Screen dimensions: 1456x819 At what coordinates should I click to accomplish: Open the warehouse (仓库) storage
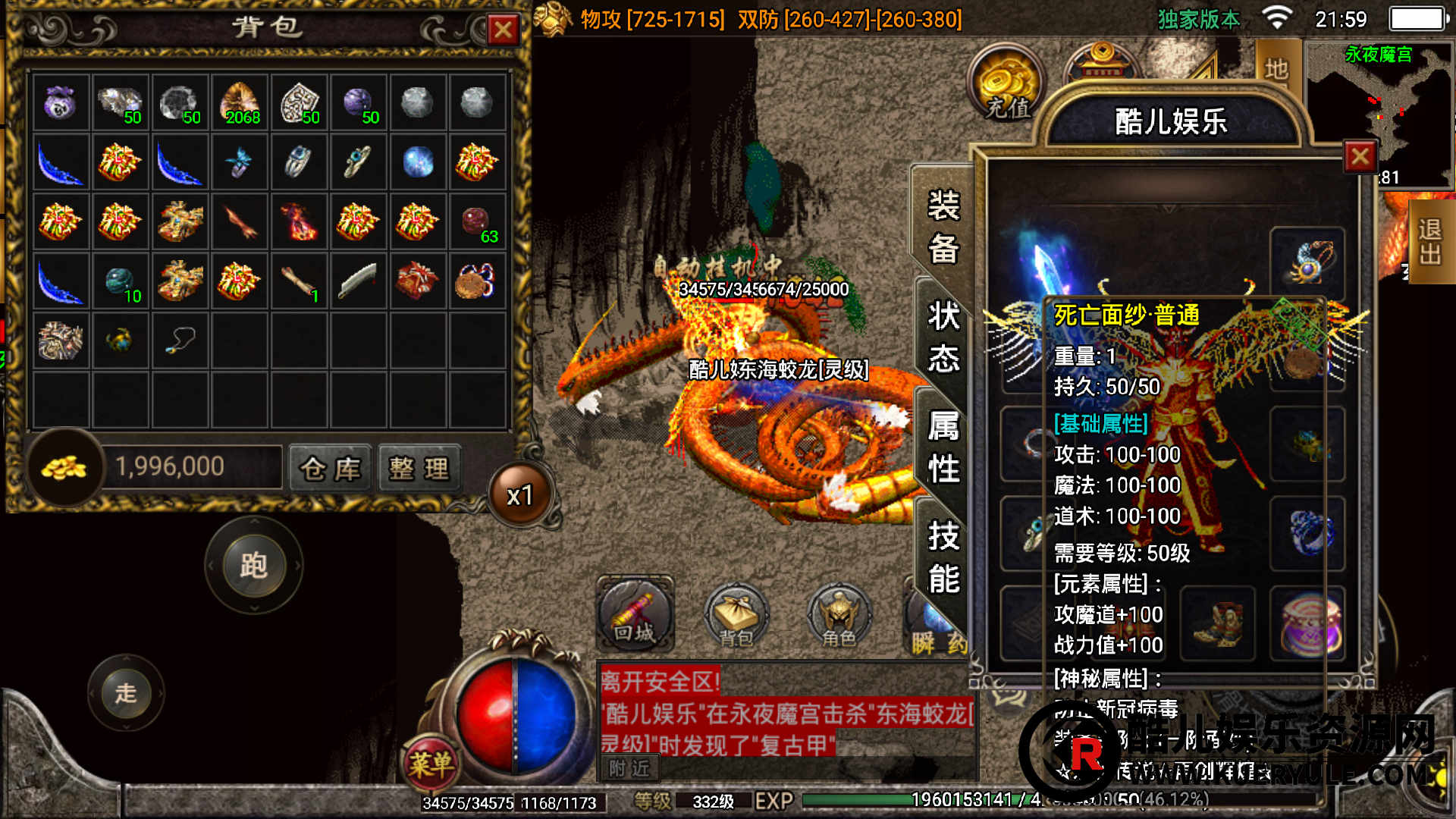point(331,469)
